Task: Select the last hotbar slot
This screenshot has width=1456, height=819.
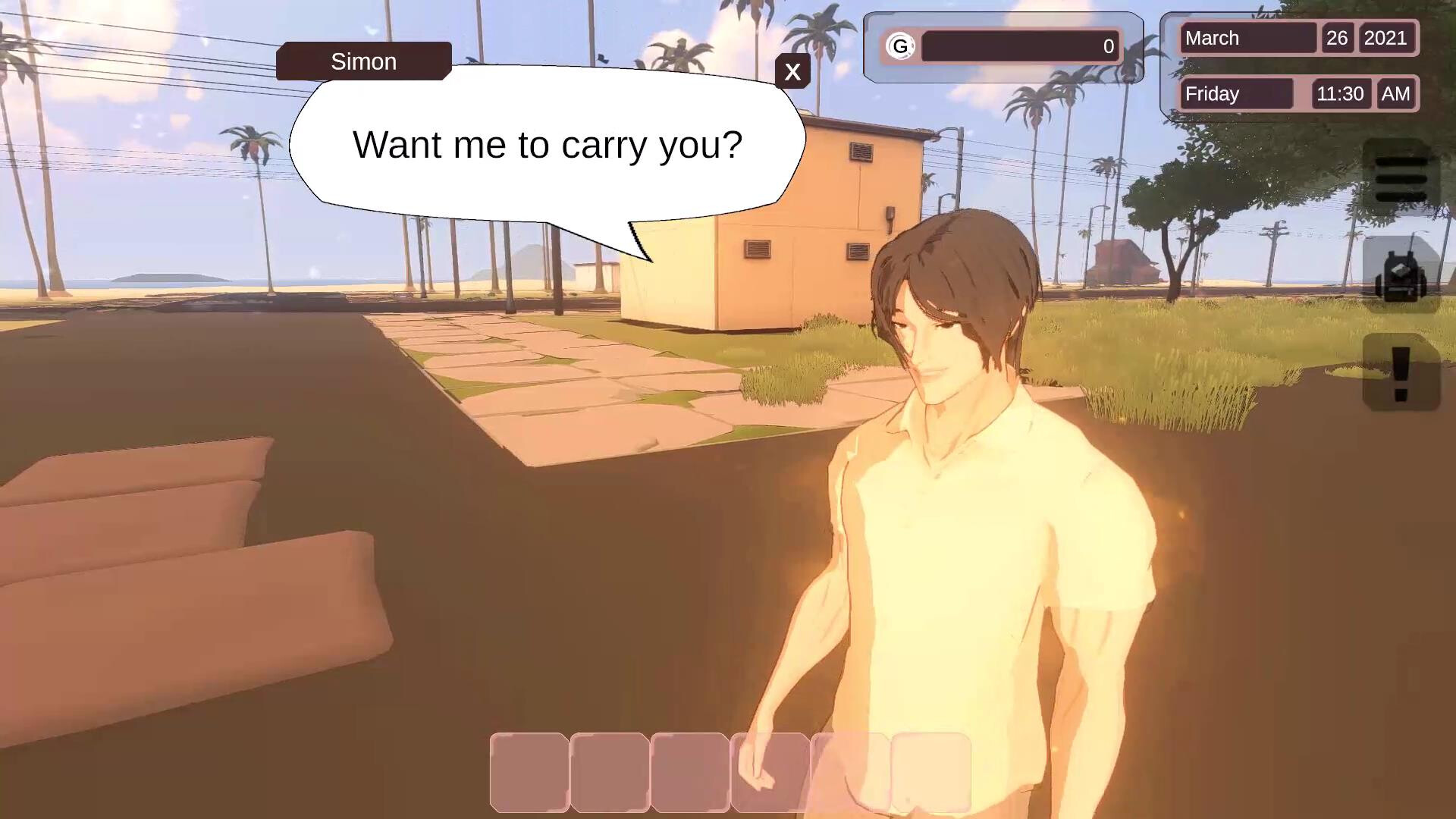Action: pyautogui.click(x=929, y=772)
